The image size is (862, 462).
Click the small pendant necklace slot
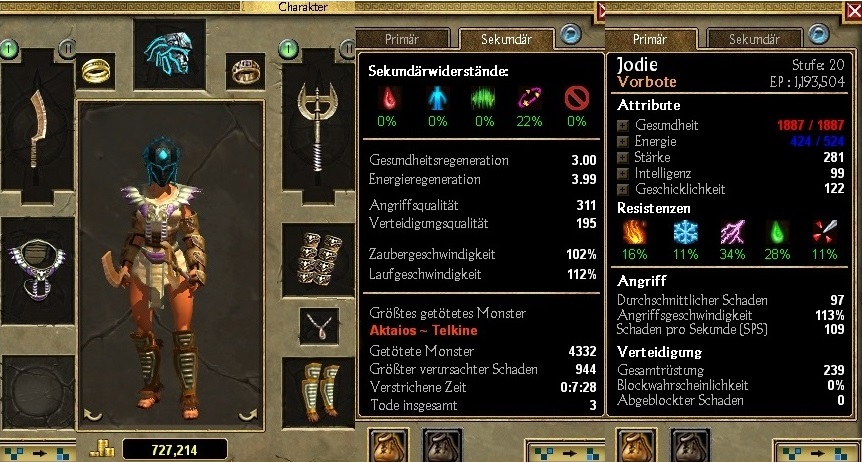click(x=319, y=326)
